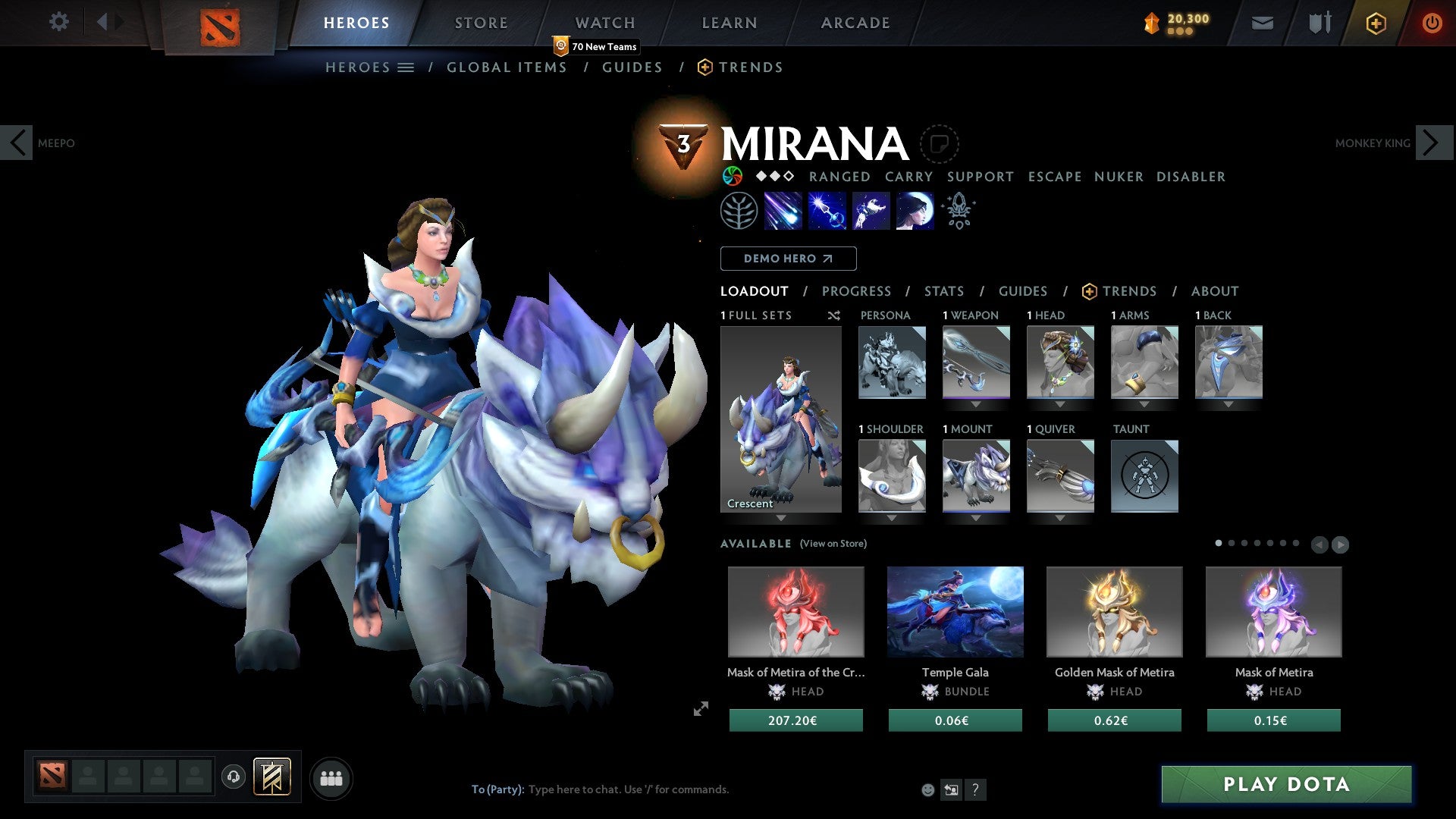Select the Temple Gala bundle thumbnail

coord(955,611)
